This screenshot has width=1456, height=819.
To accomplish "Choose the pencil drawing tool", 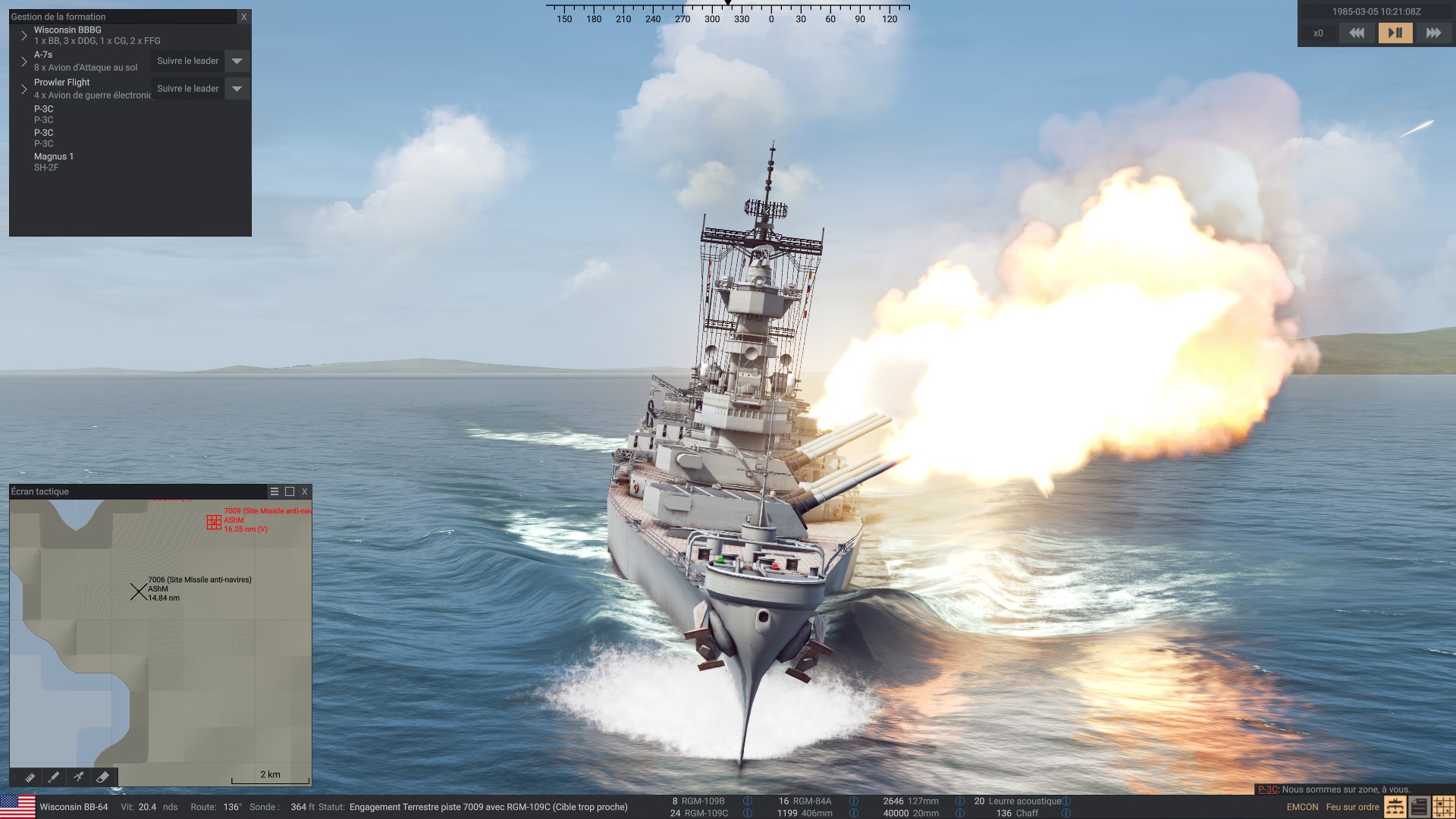I will 54,777.
